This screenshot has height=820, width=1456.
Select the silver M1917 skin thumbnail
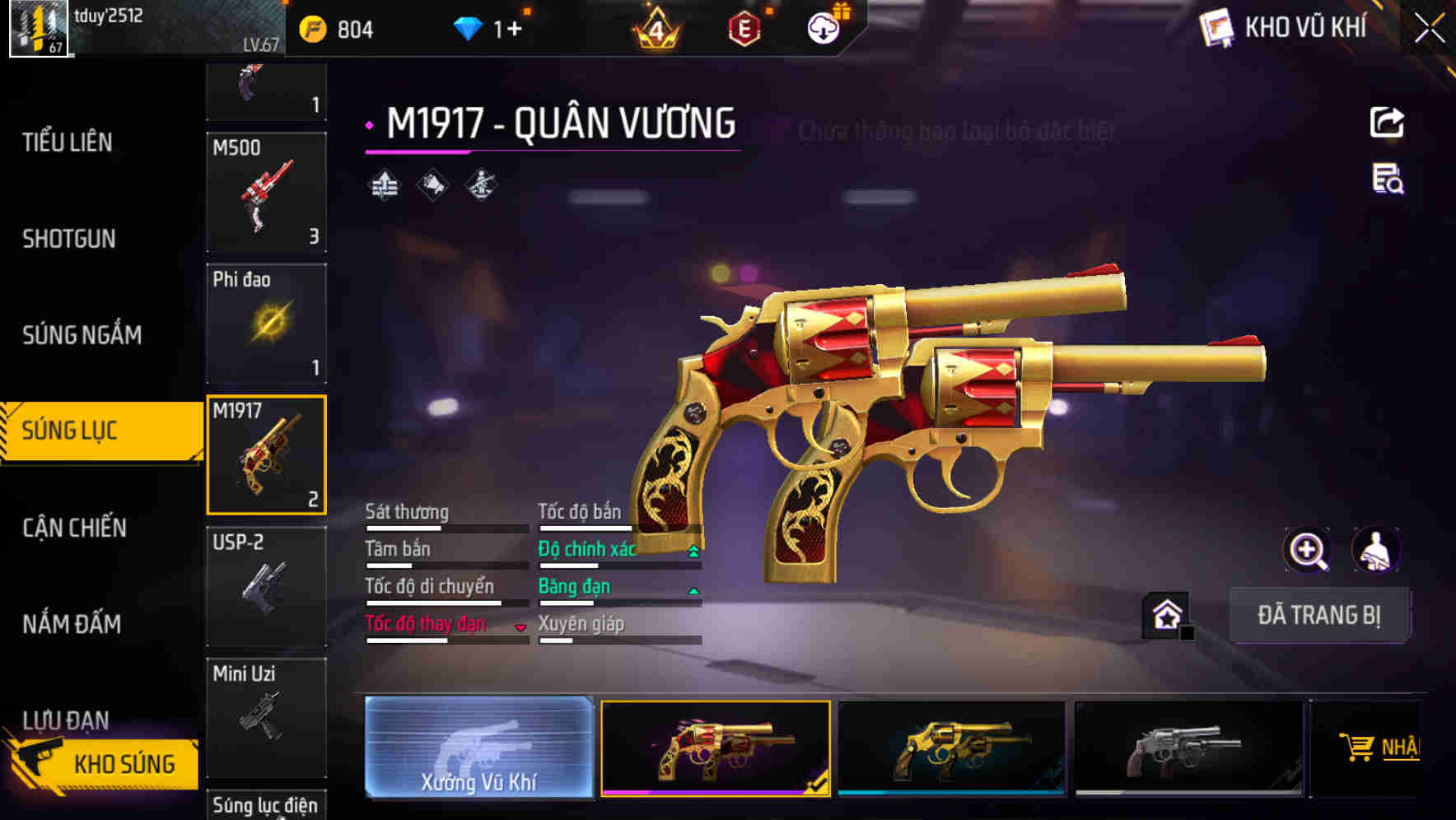[1188, 747]
